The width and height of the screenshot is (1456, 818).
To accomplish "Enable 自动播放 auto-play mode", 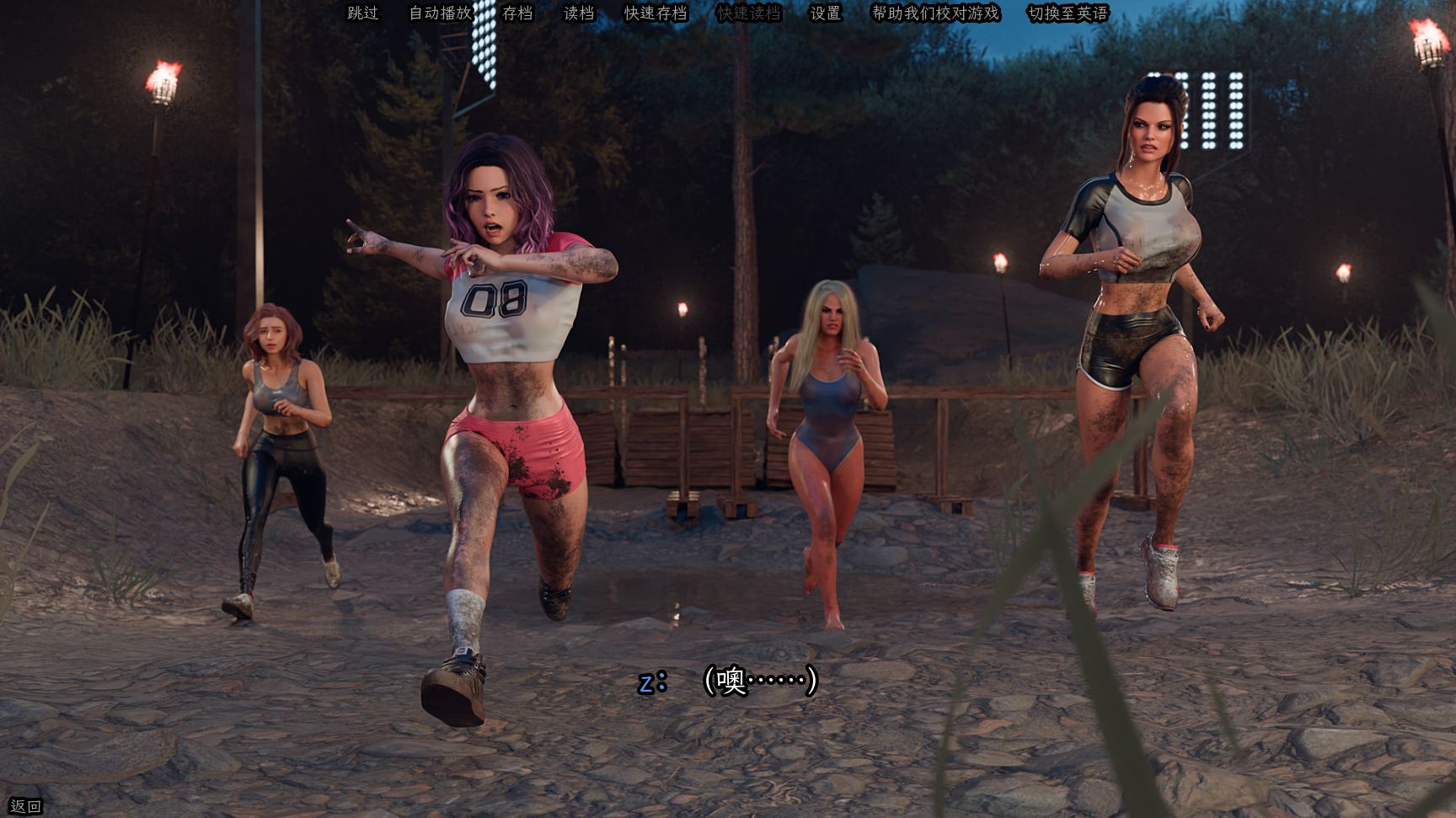I will (x=440, y=13).
